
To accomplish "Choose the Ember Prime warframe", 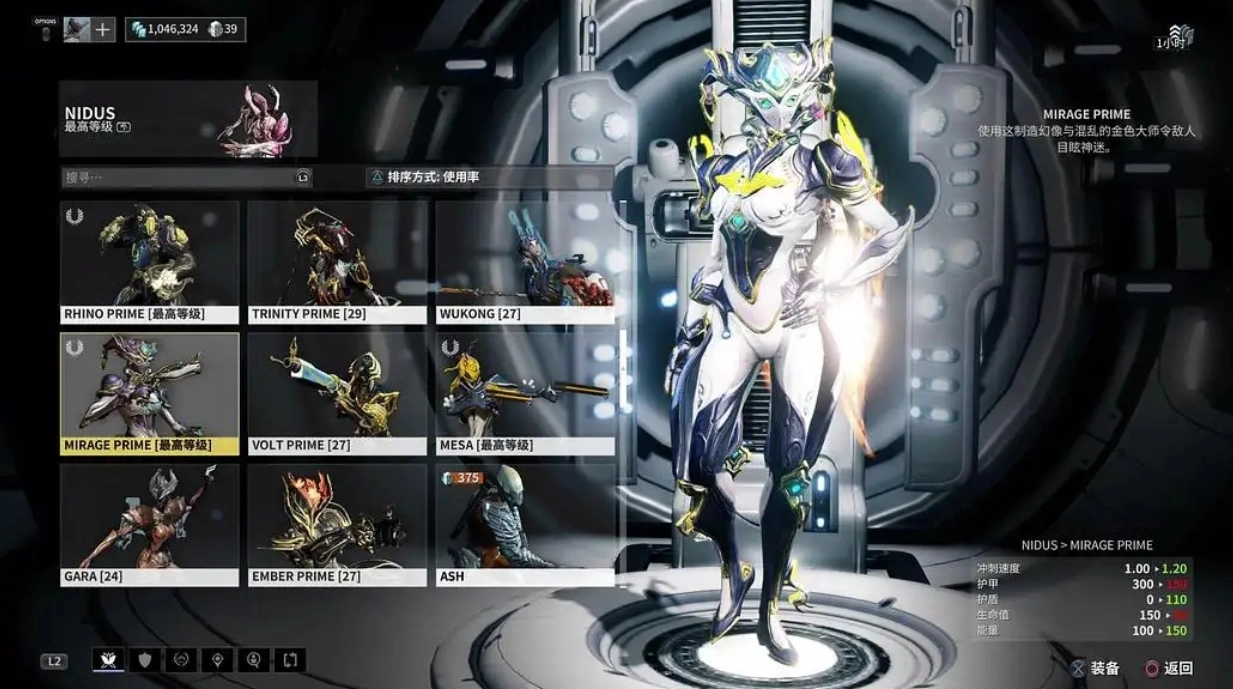I will 337,524.
